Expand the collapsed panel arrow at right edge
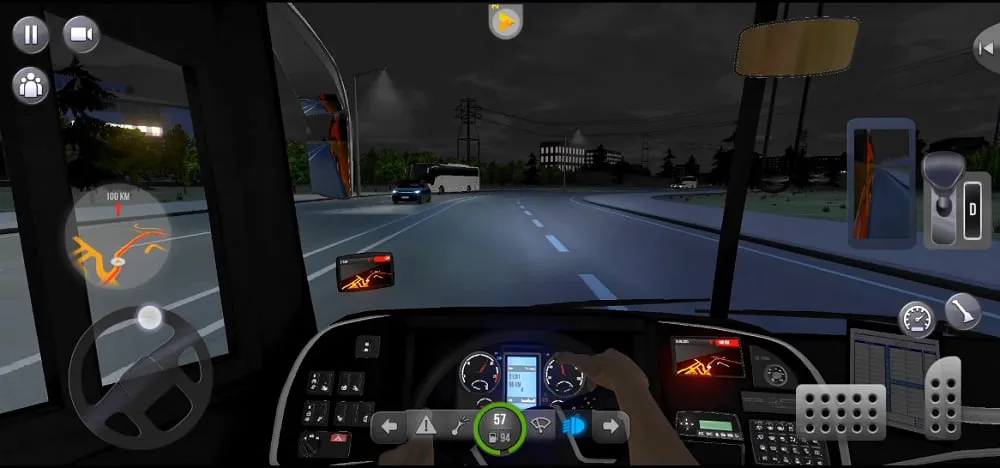The height and width of the screenshot is (468, 1000). click(x=987, y=47)
